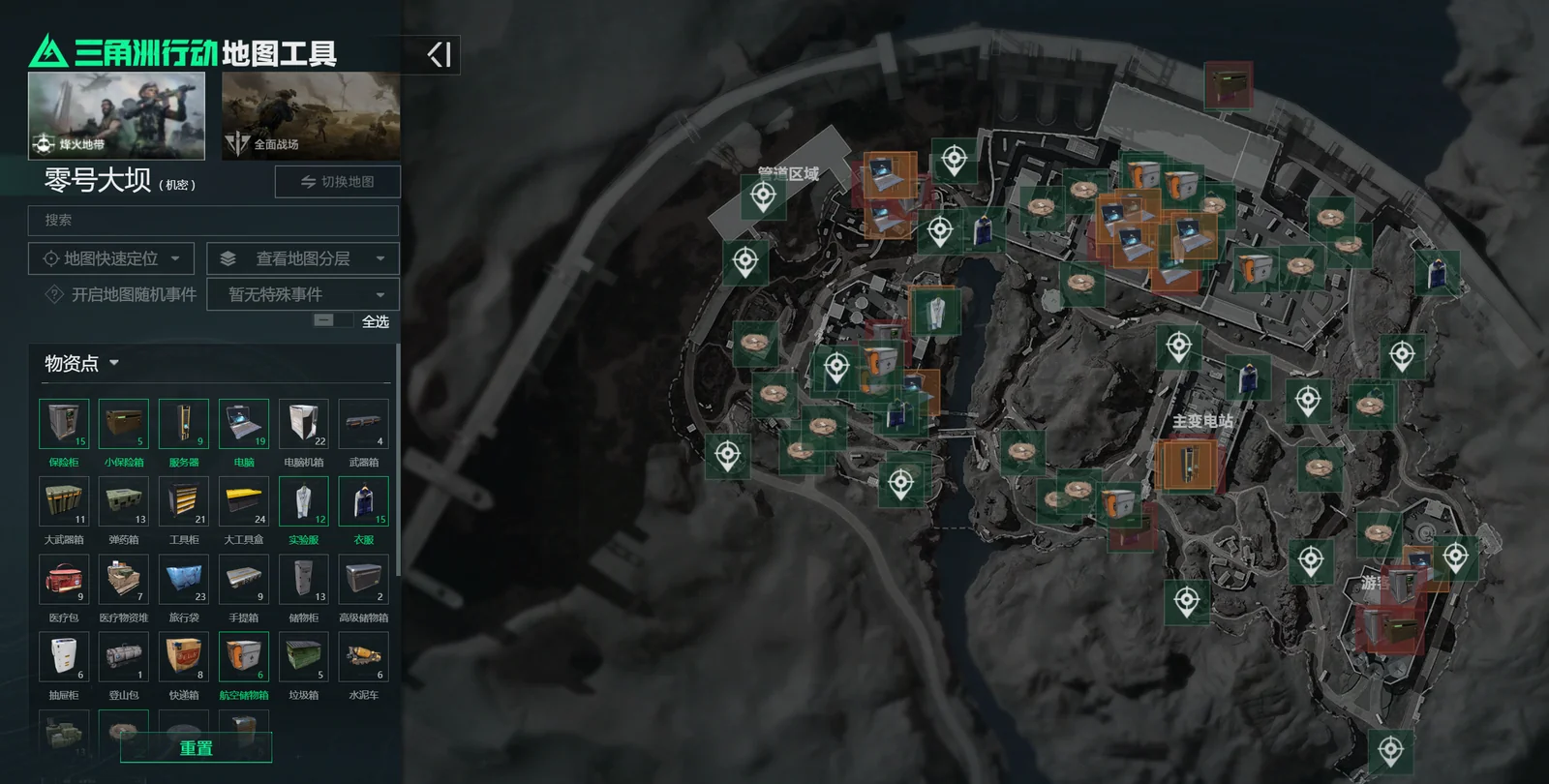The width and height of the screenshot is (1549, 784).
Task: Toggle the 服务器 server filter
Action: 184,424
